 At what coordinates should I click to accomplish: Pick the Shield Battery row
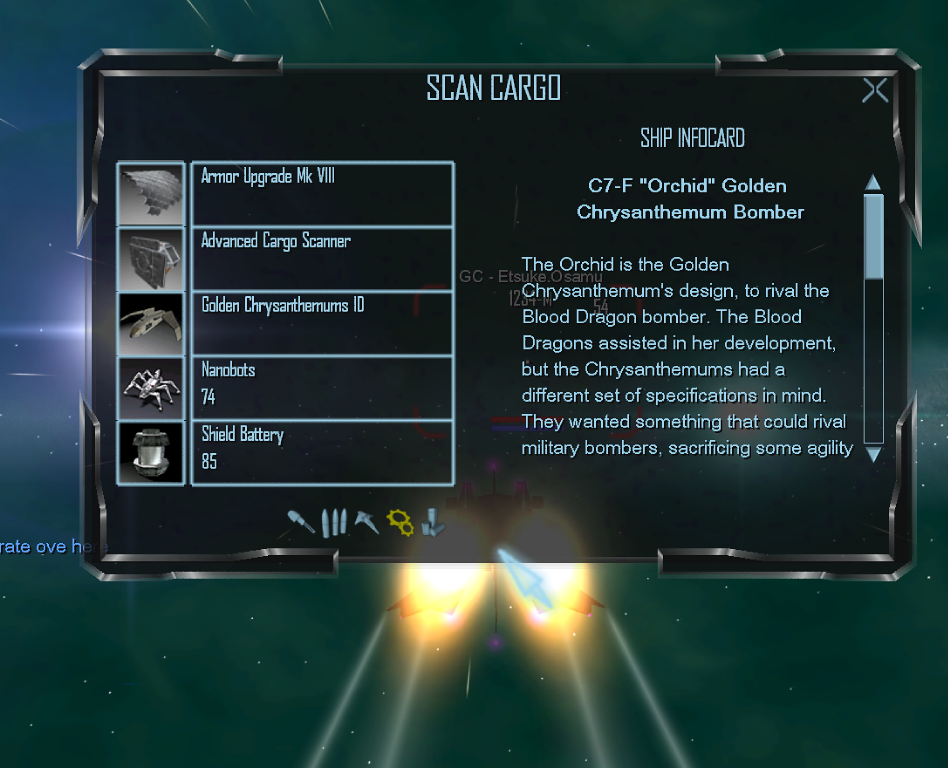coord(322,452)
